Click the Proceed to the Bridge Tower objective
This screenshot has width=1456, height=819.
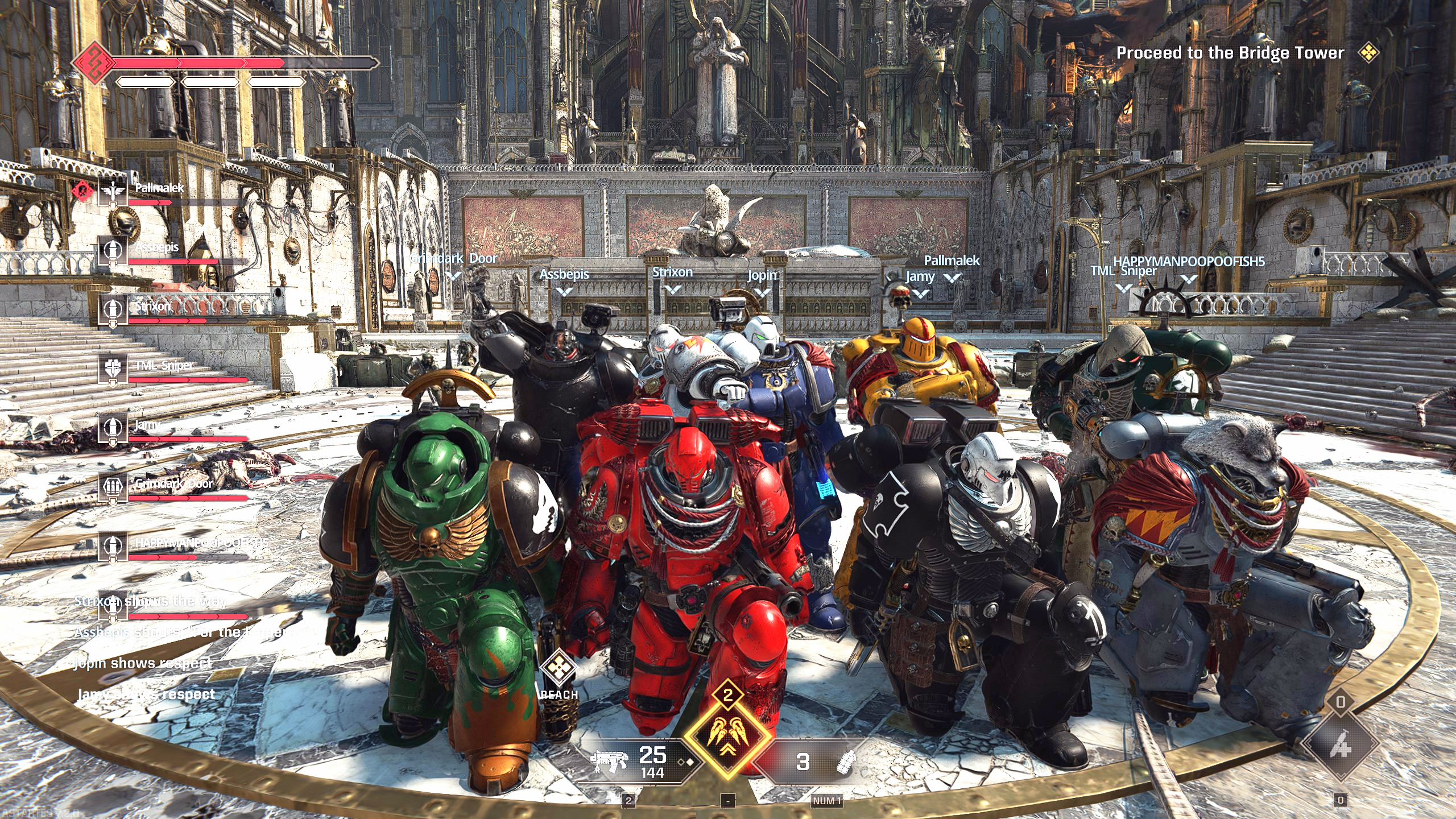pos(1230,53)
